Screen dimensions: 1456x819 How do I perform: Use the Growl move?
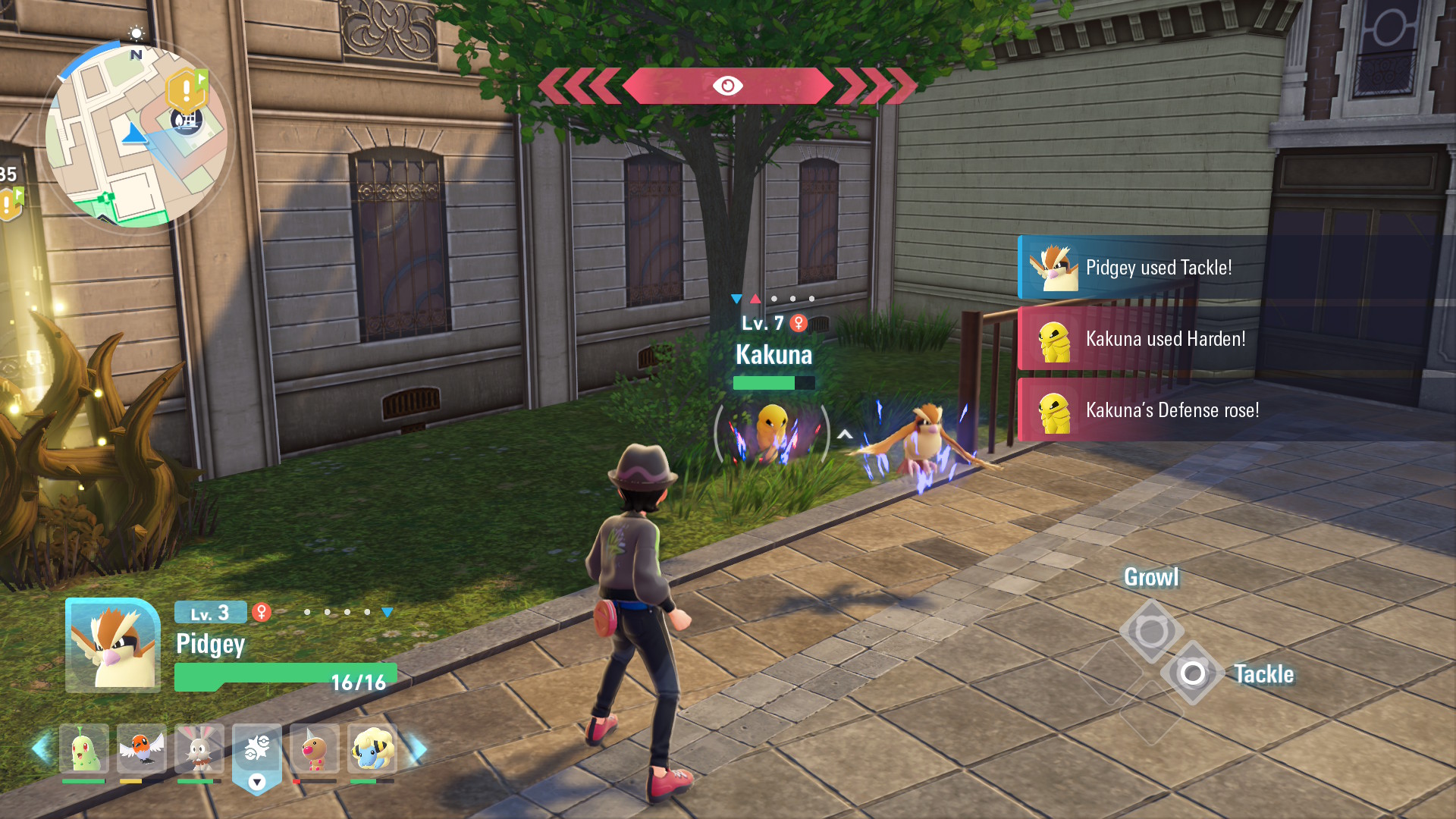click(1151, 630)
